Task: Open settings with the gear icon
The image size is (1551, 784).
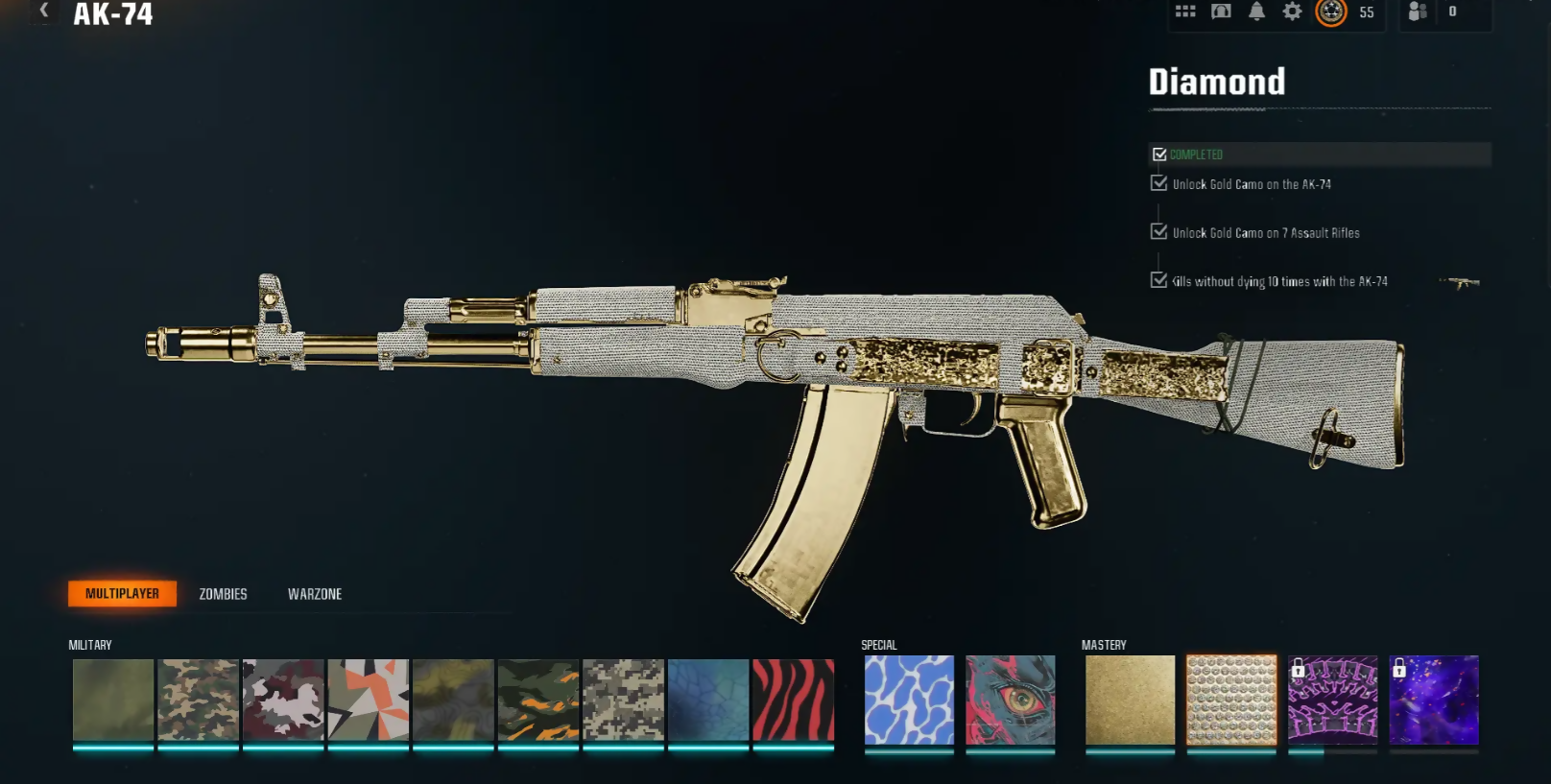Action: [1293, 12]
